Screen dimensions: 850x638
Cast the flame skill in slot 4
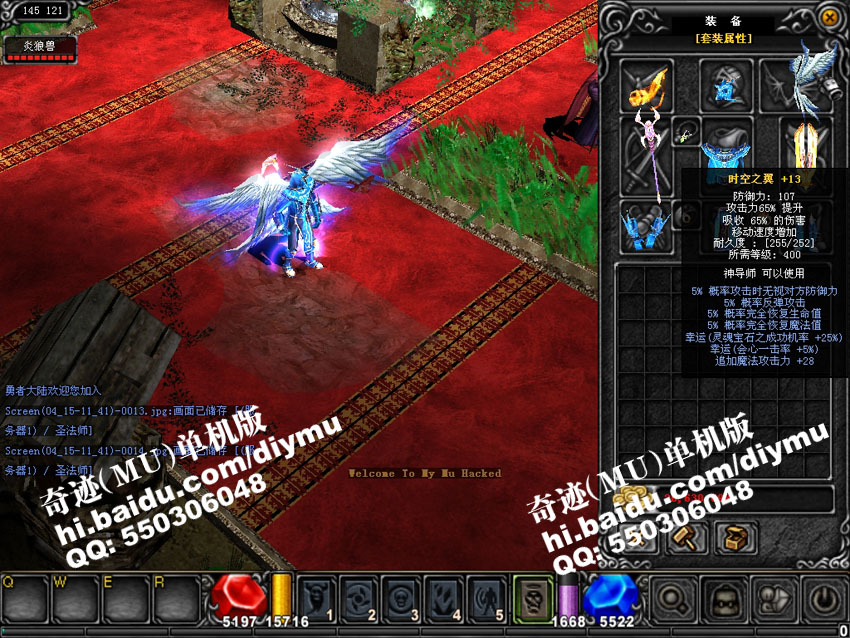(x=444, y=597)
